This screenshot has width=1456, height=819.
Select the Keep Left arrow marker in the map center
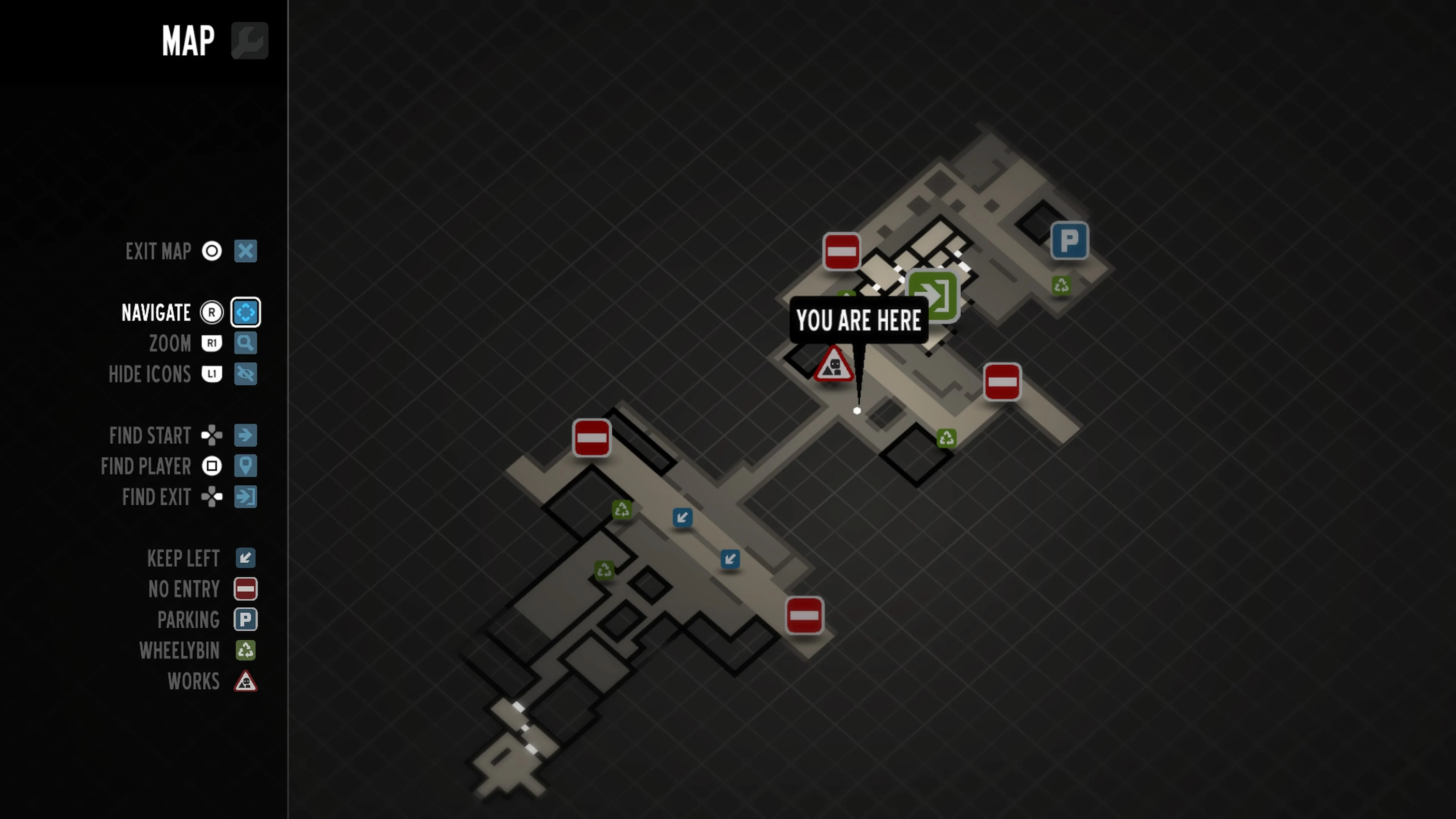pos(682,517)
